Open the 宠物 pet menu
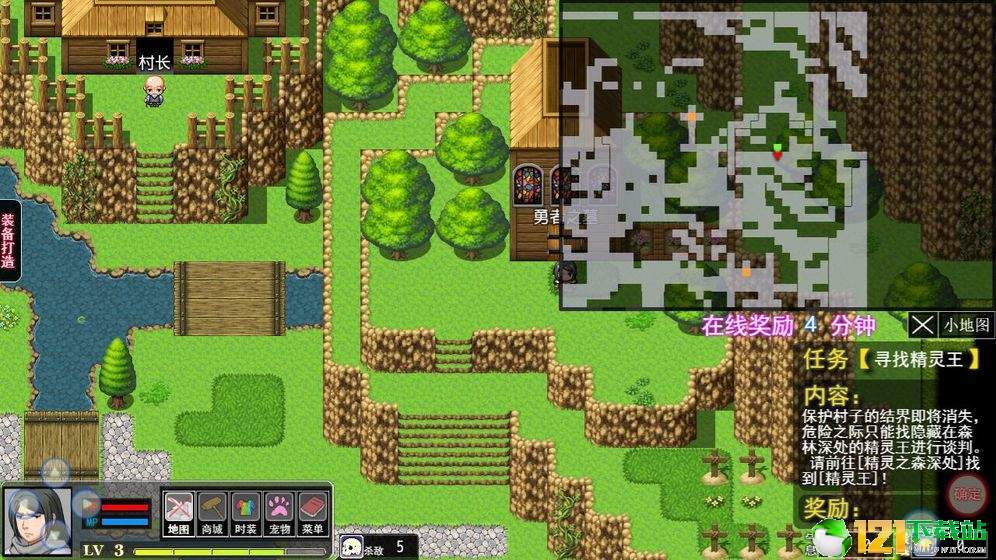The image size is (996, 560). (x=280, y=512)
